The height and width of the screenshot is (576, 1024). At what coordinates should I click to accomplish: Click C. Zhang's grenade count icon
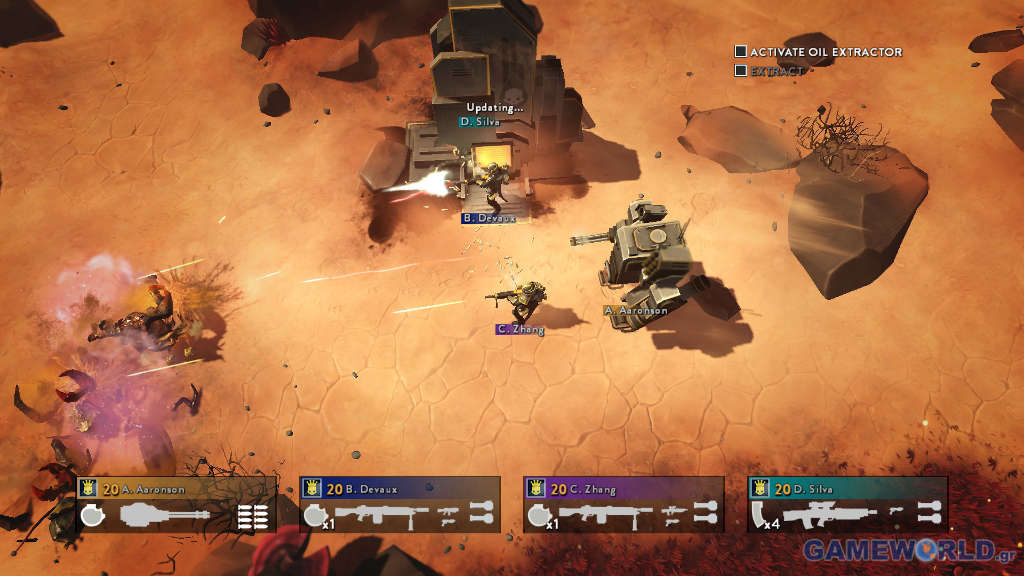tap(540, 516)
